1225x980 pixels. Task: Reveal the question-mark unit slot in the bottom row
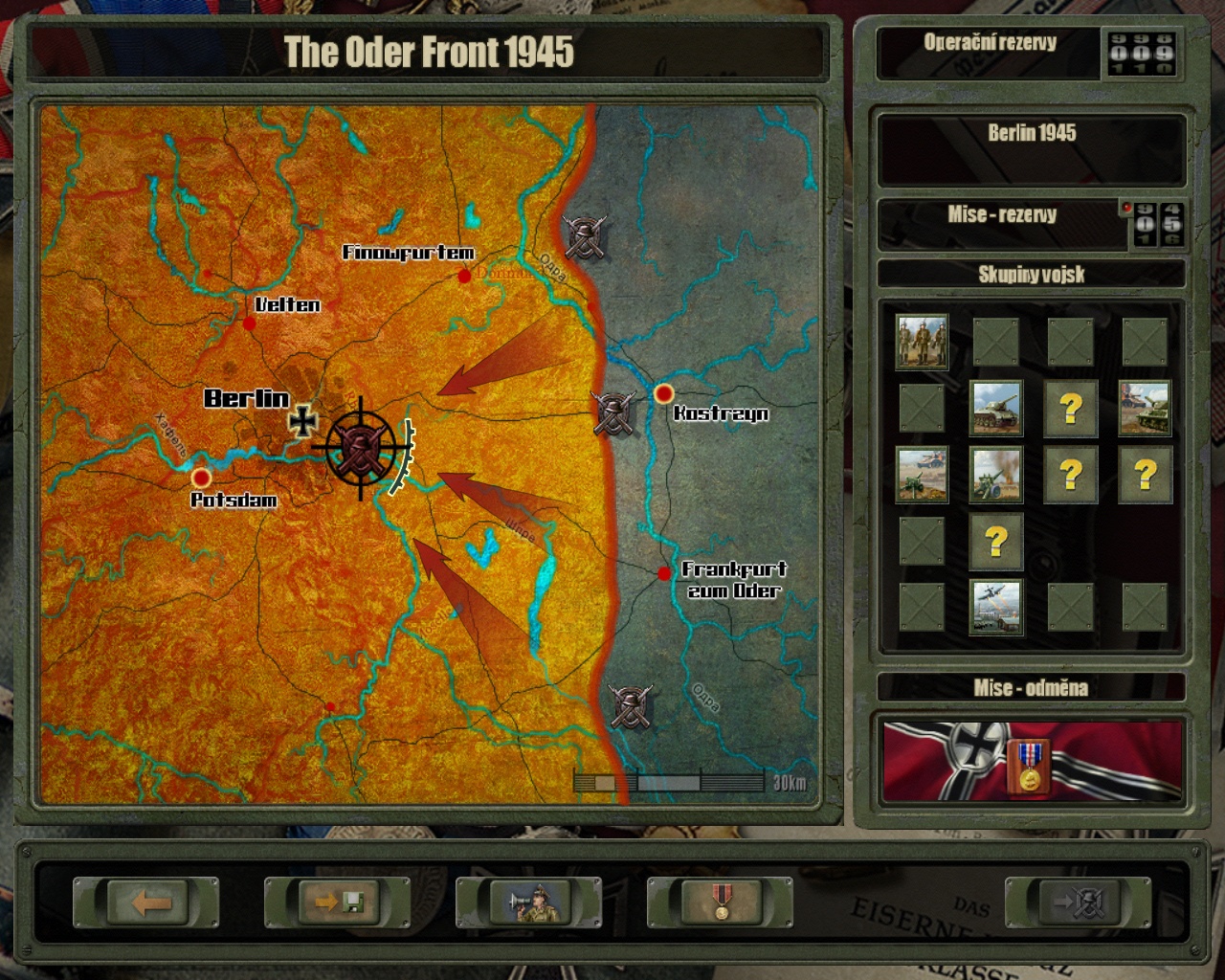point(996,541)
